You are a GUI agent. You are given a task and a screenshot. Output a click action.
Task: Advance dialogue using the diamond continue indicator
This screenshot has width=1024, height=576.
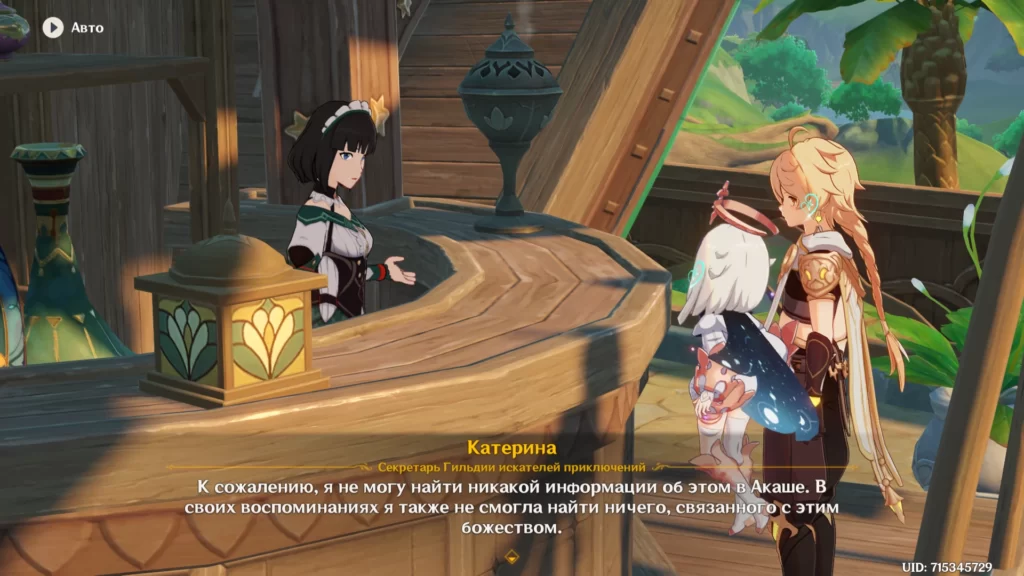point(512,555)
